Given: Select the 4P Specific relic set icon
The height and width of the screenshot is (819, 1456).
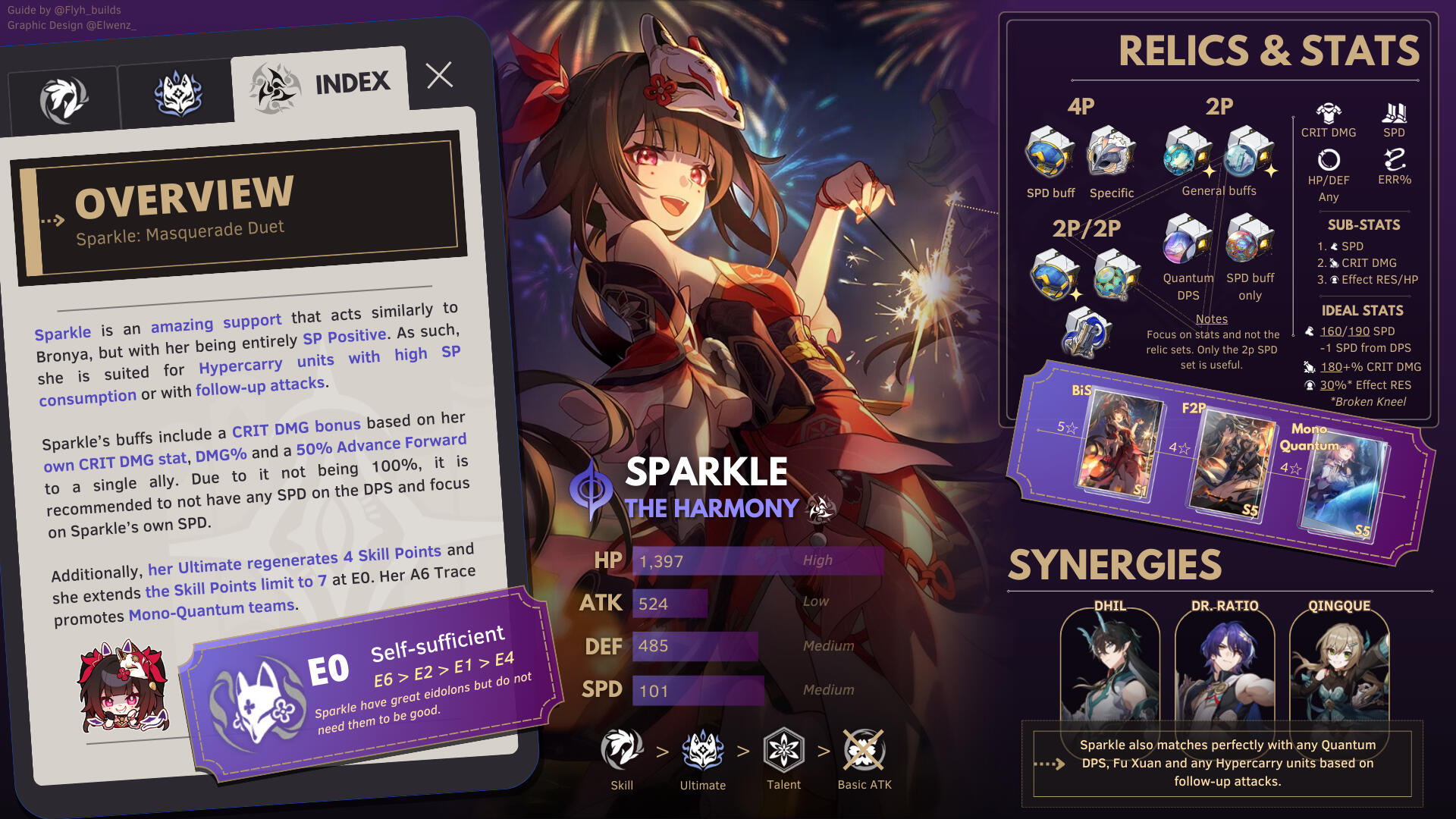Looking at the screenshot, I should tap(1111, 152).
